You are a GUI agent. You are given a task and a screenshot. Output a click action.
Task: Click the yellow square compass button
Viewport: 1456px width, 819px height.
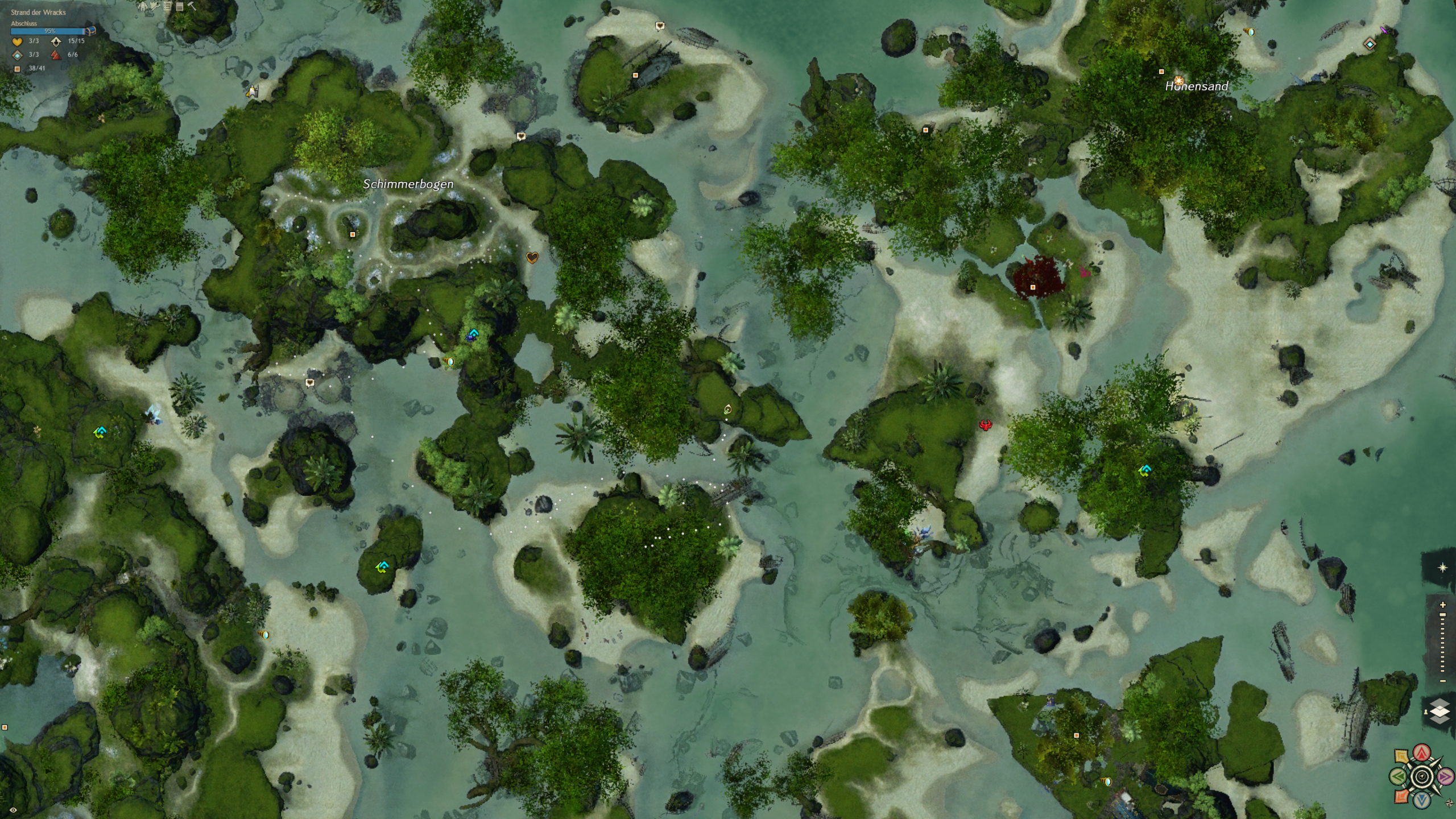[1402, 757]
